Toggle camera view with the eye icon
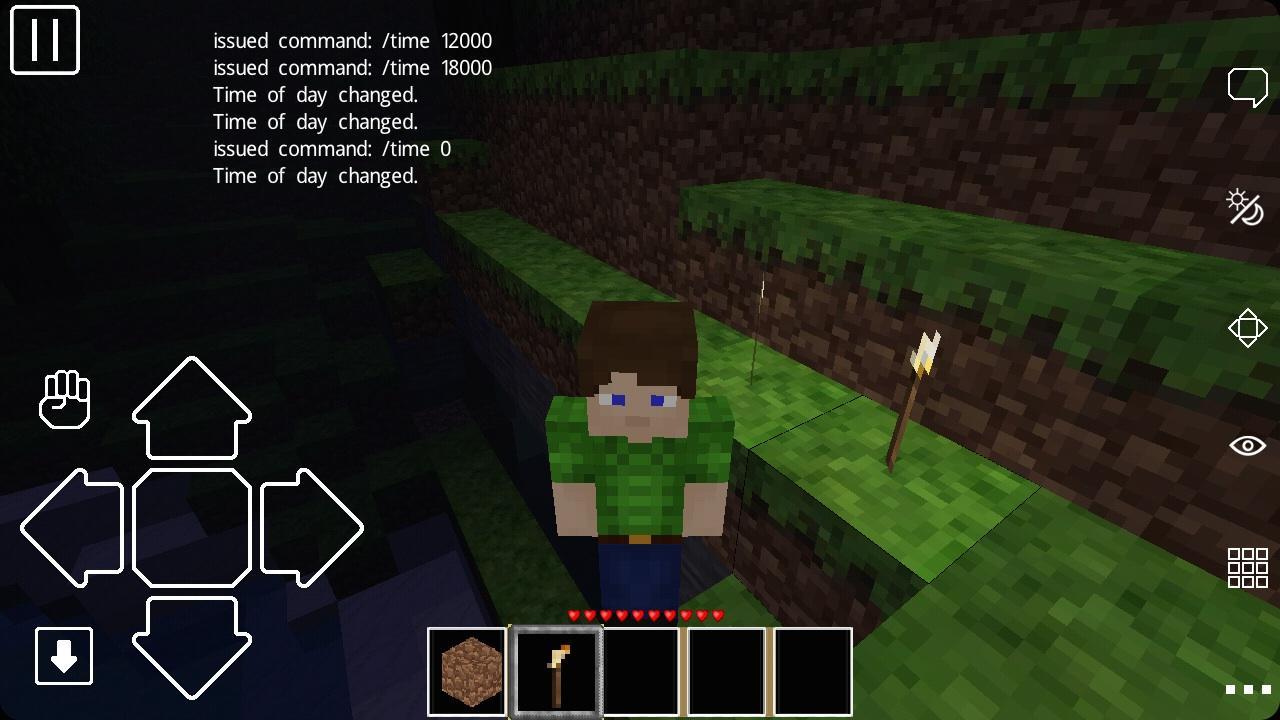1280x720 pixels. [x=1247, y=443]
